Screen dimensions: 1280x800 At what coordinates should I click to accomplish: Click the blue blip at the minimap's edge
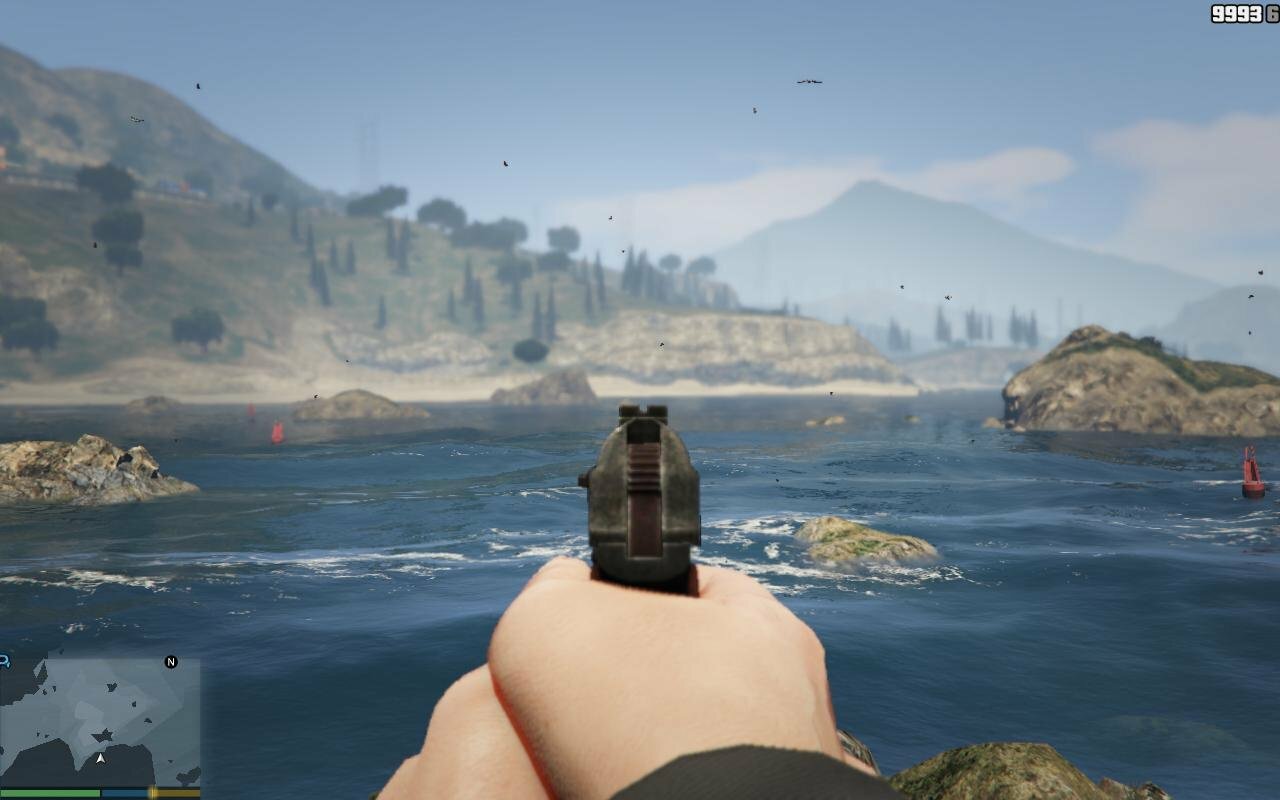pyautogui.click(x=4, y=661)
